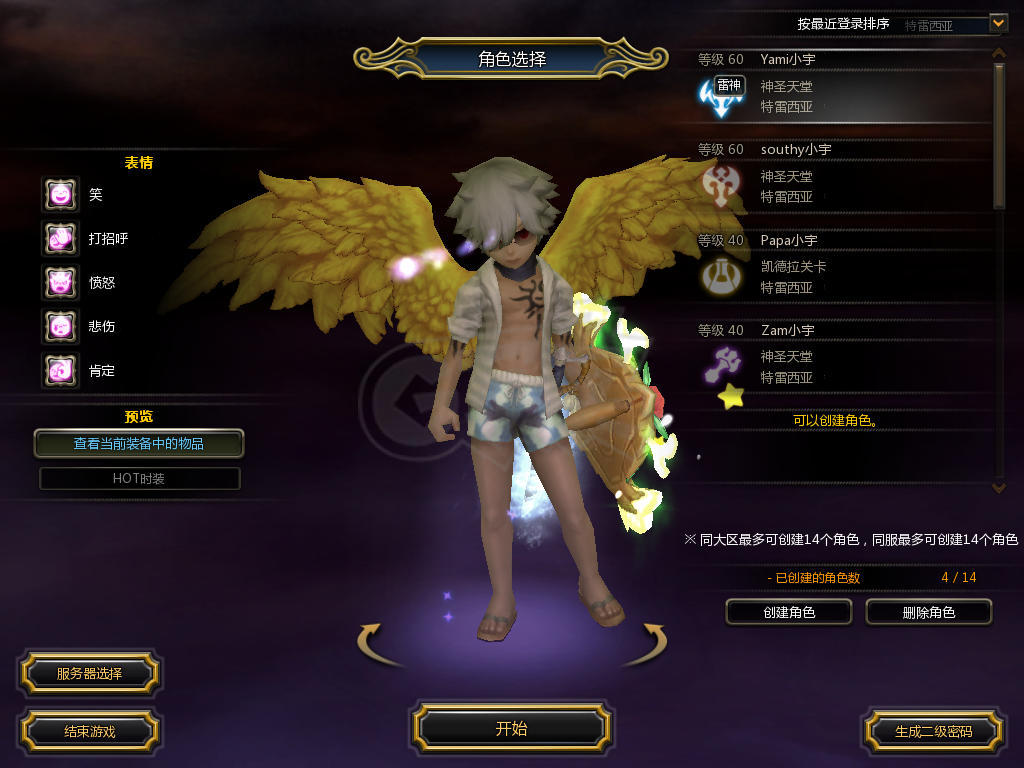Image resolution: width=1024 pixels, height=768 pixels.
Task: Open 服务器选择 server selection
Action: point(89,673)
